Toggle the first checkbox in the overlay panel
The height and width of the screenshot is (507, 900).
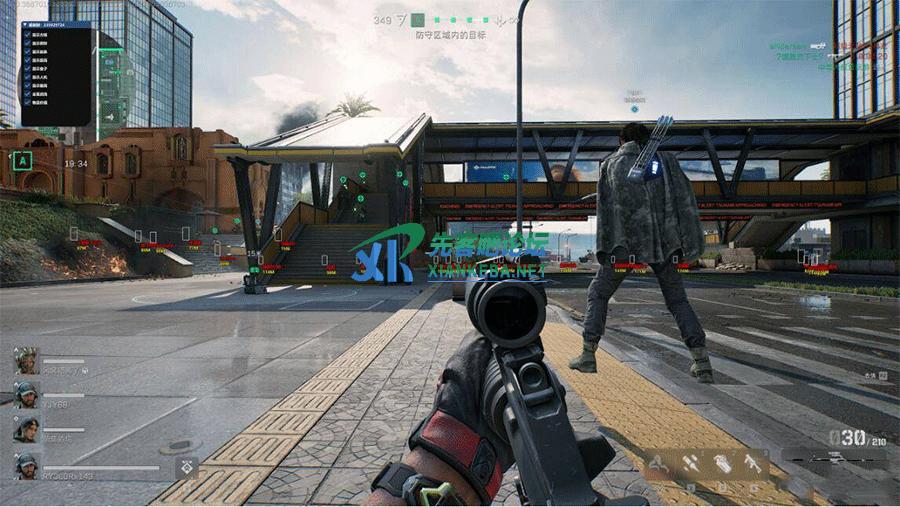(x=26, y=36)
